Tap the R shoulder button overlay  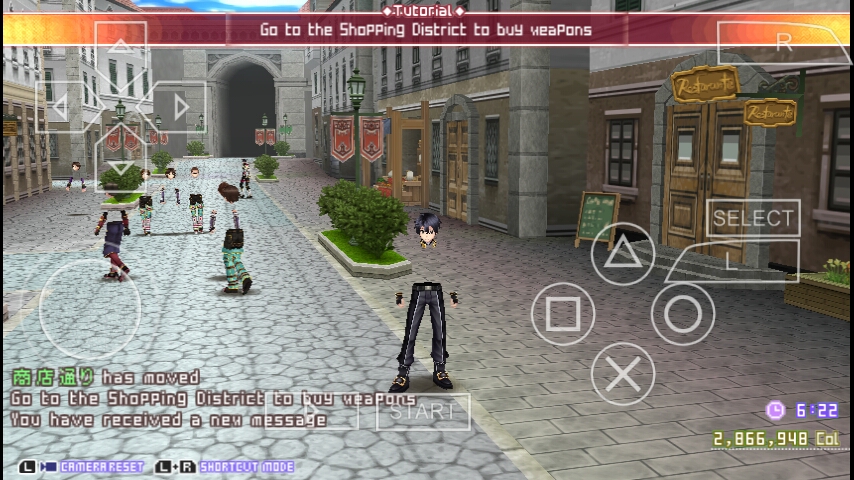coord(783,43)
